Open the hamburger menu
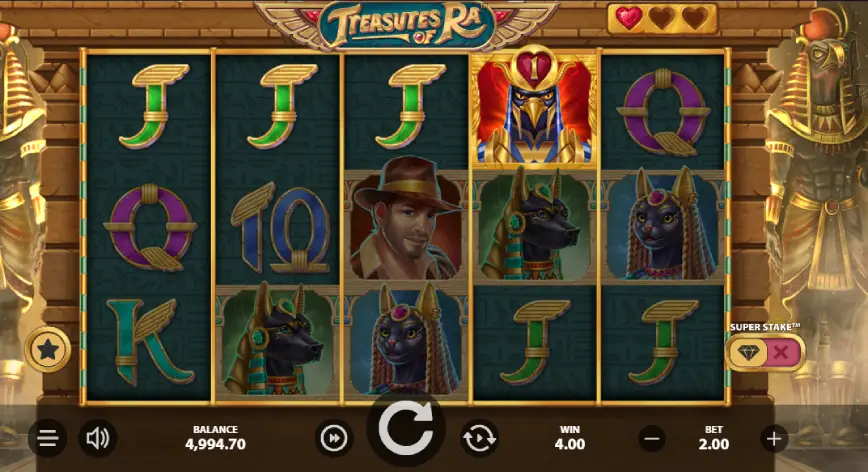 point(46,438)
